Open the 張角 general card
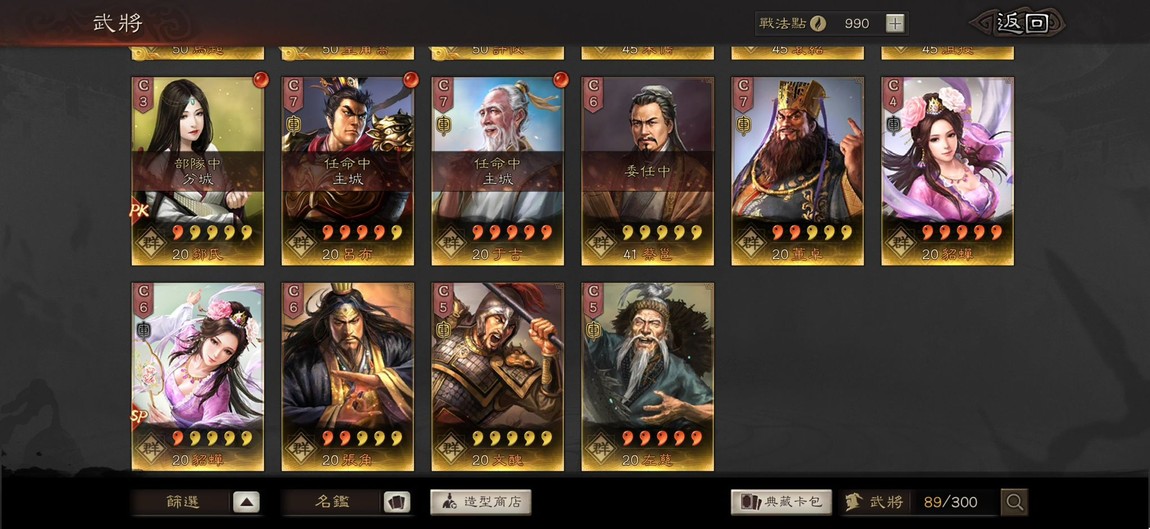The height and width of the screenshot is (529, 1150). [x=348, y=376]
